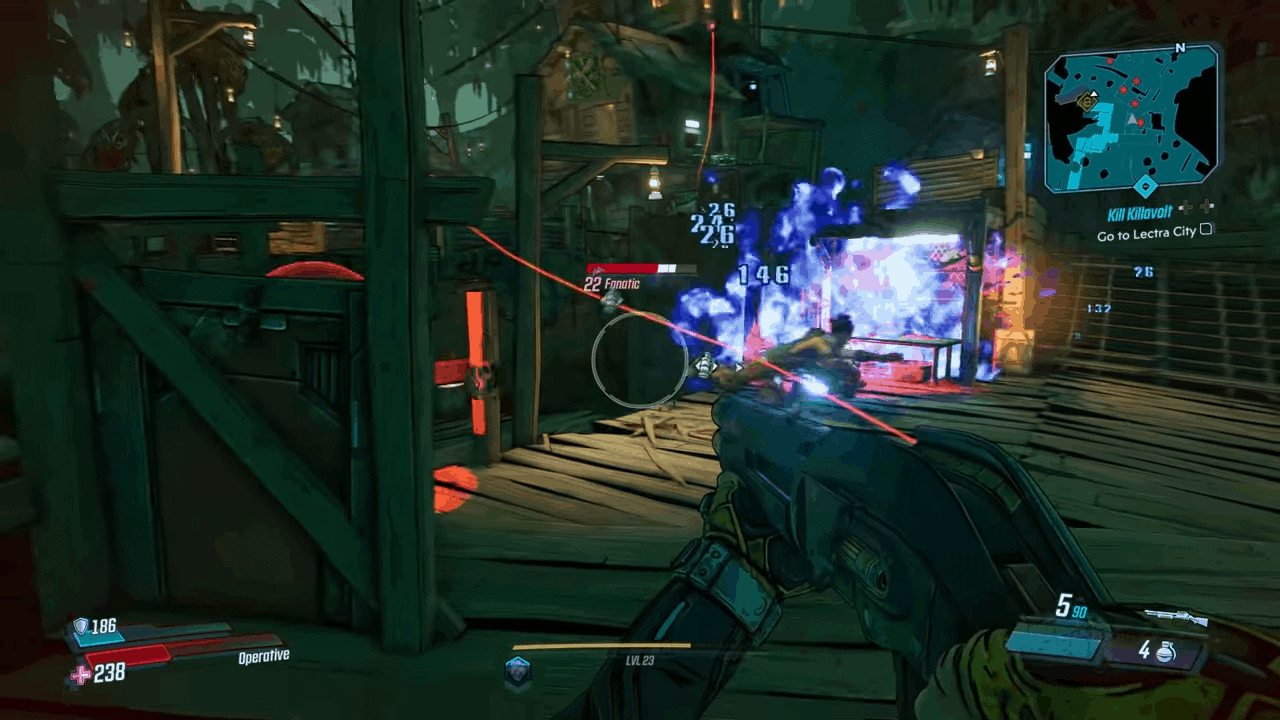The image size is (1280, 720).
Task: Click the 22 Fanatic enemy nameplate
Action: pyautogui.click(x=615, y=284)
